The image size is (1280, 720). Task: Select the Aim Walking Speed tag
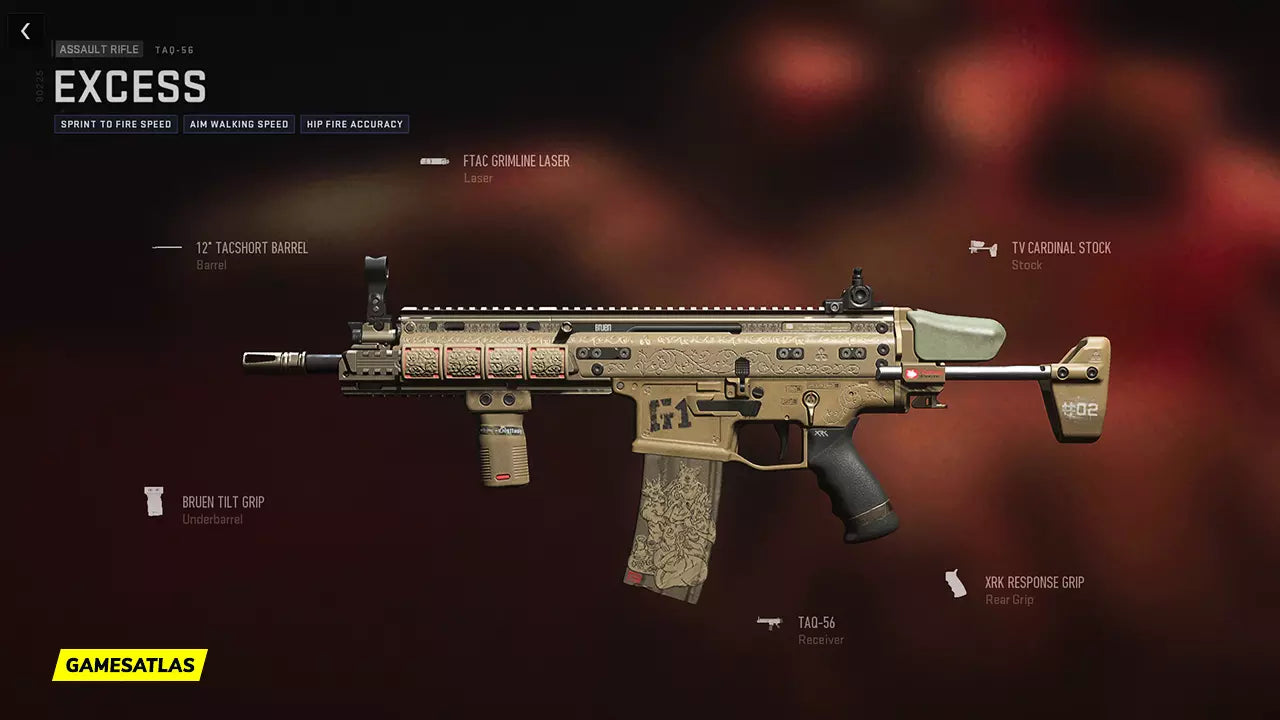click(x=239, y=124)
